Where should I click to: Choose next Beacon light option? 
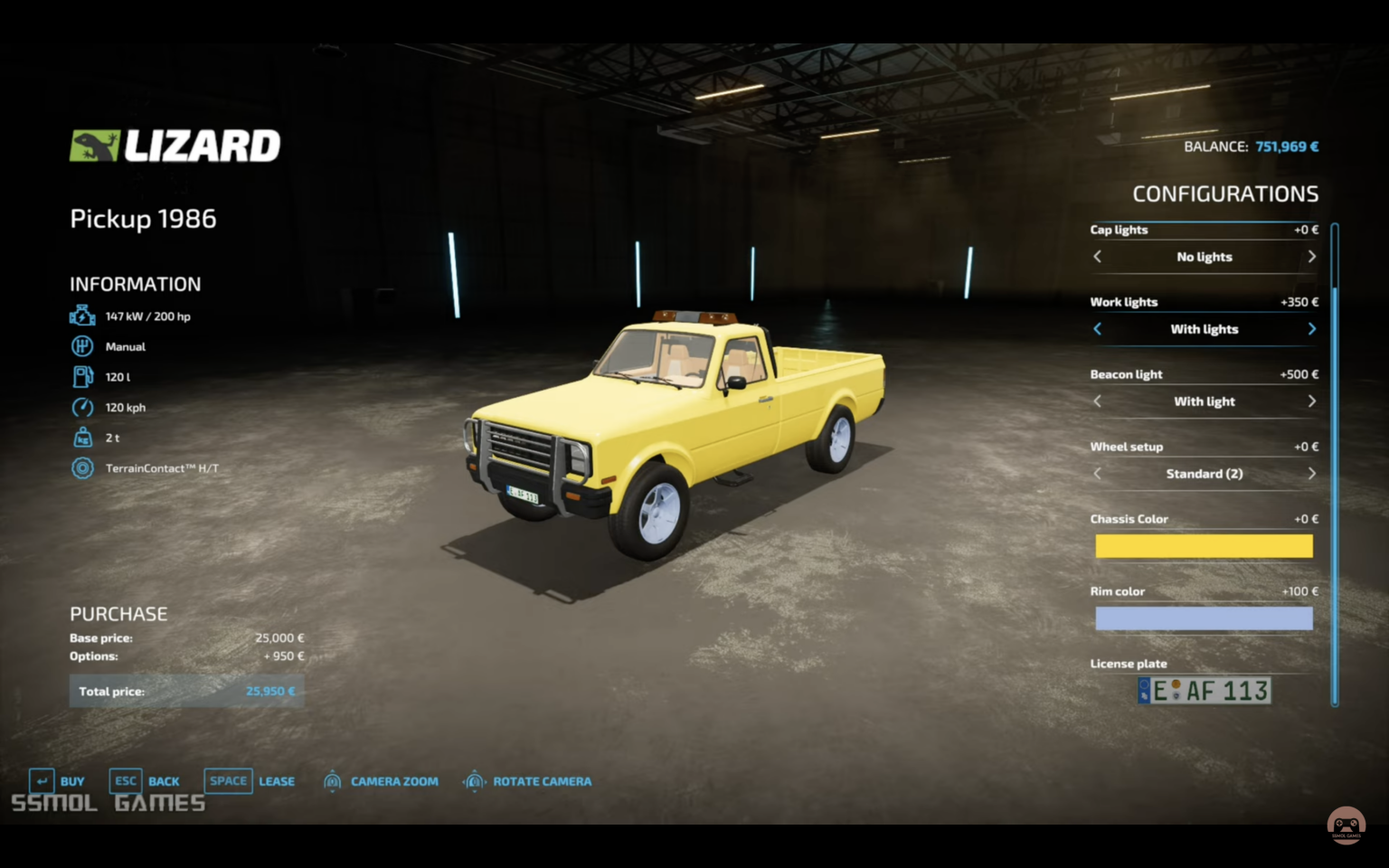tap(1311, 401)
